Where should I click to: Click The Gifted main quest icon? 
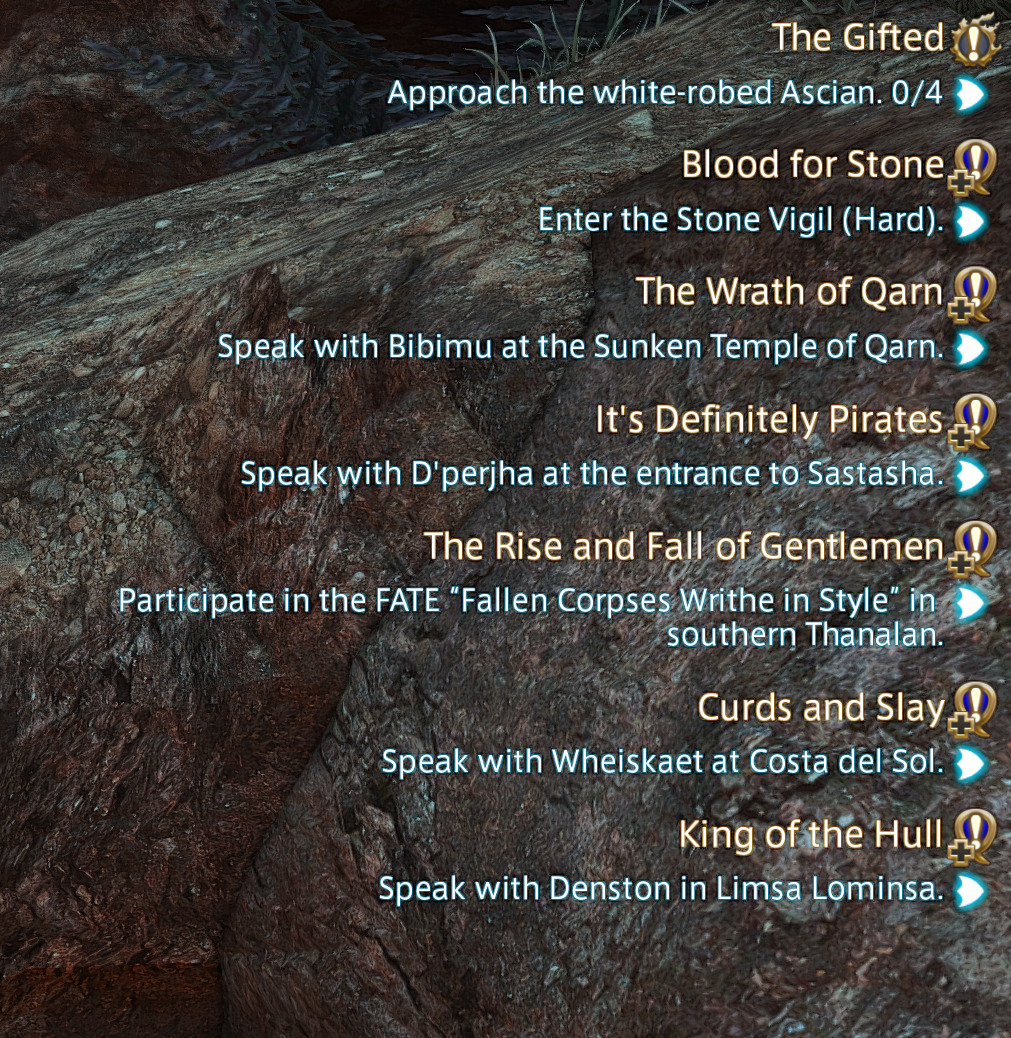tap(974, 40)
